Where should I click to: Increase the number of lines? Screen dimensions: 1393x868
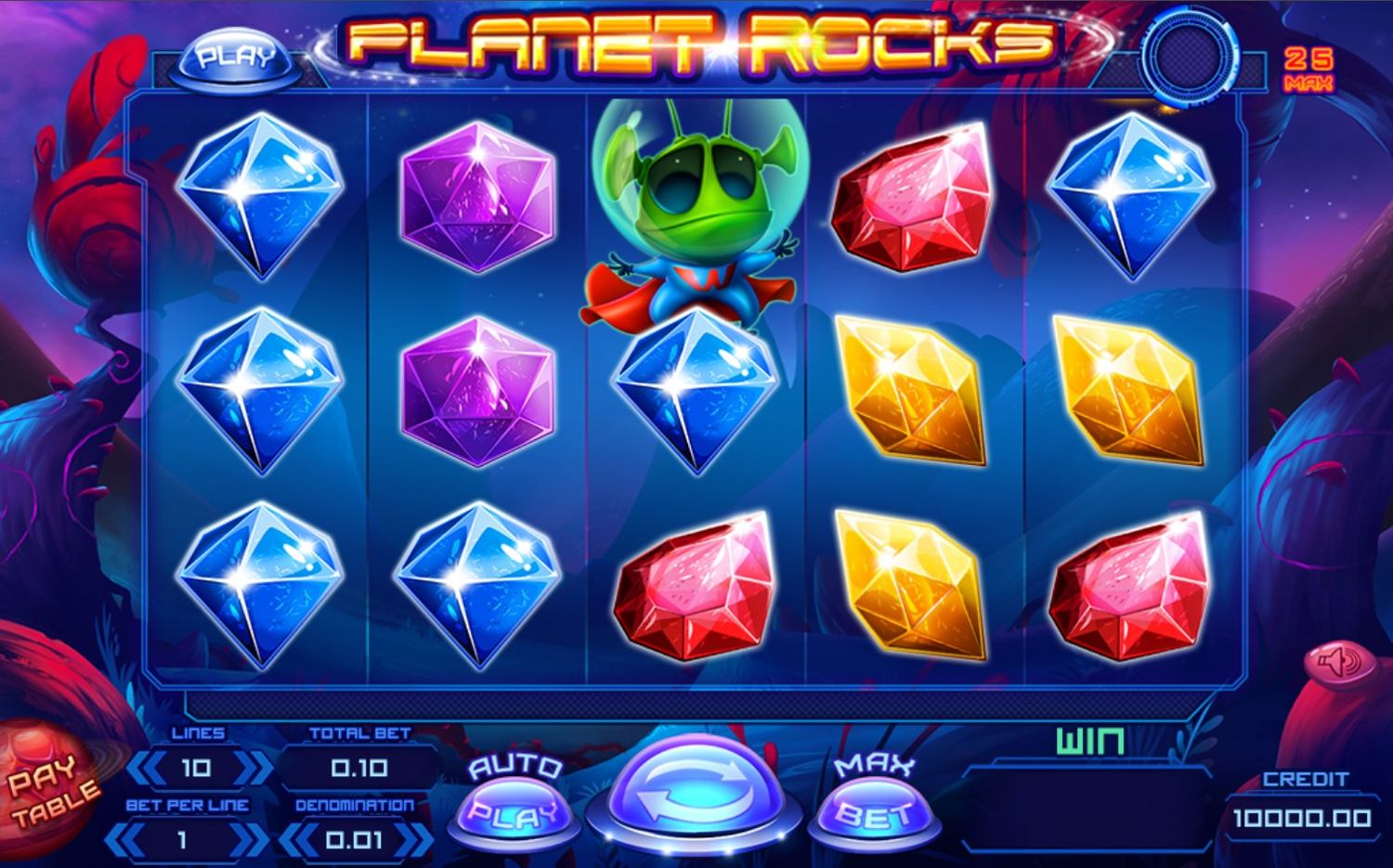pyautogui.click(x=251, y=768)
